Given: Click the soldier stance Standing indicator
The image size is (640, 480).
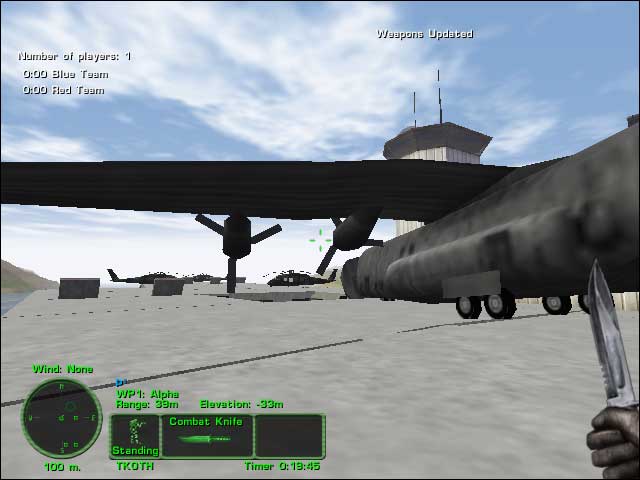Looking at the screenshot, I should pyautogui.click(x=135, y=436).
